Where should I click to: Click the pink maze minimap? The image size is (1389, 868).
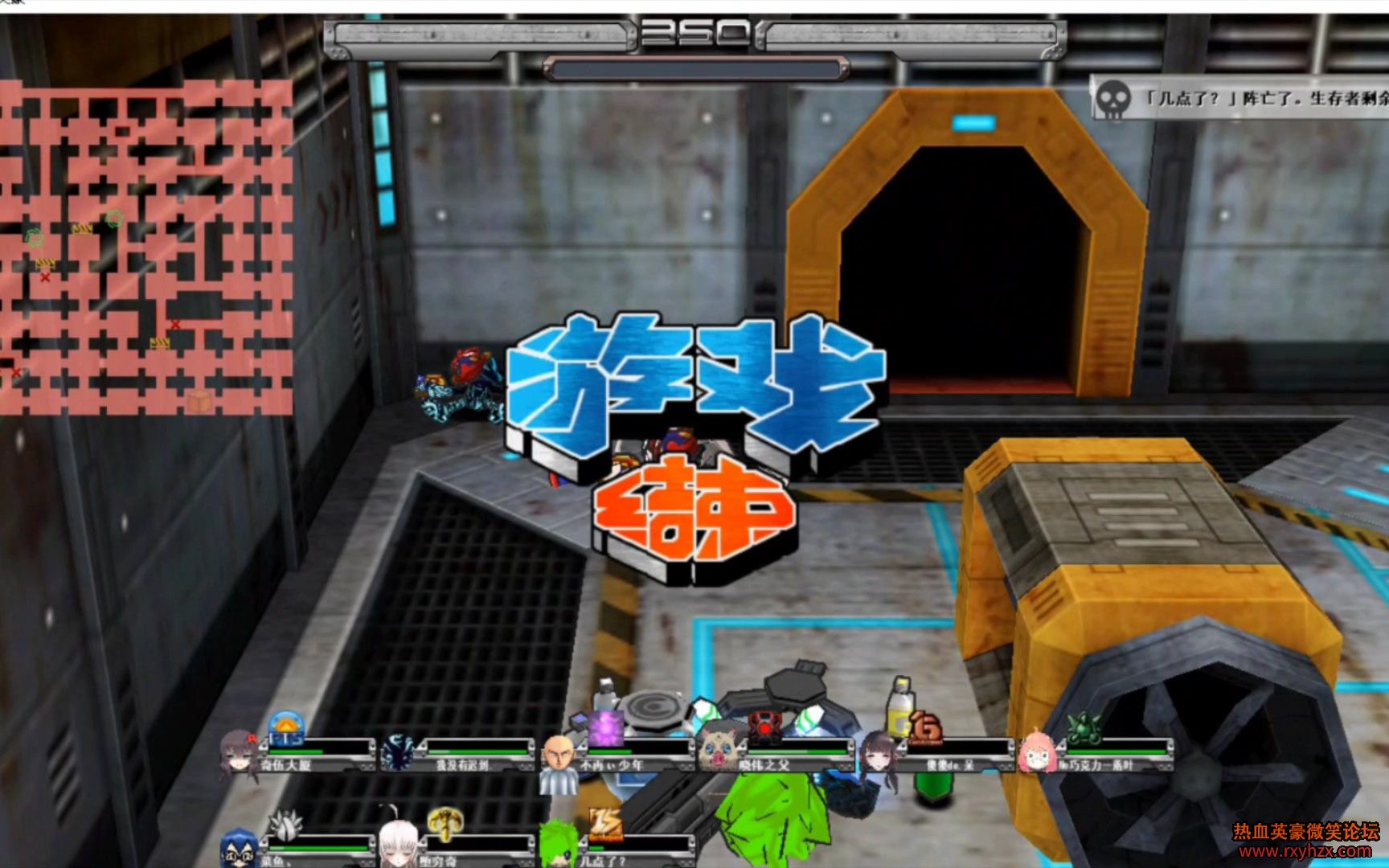click(x=146, y=247)
